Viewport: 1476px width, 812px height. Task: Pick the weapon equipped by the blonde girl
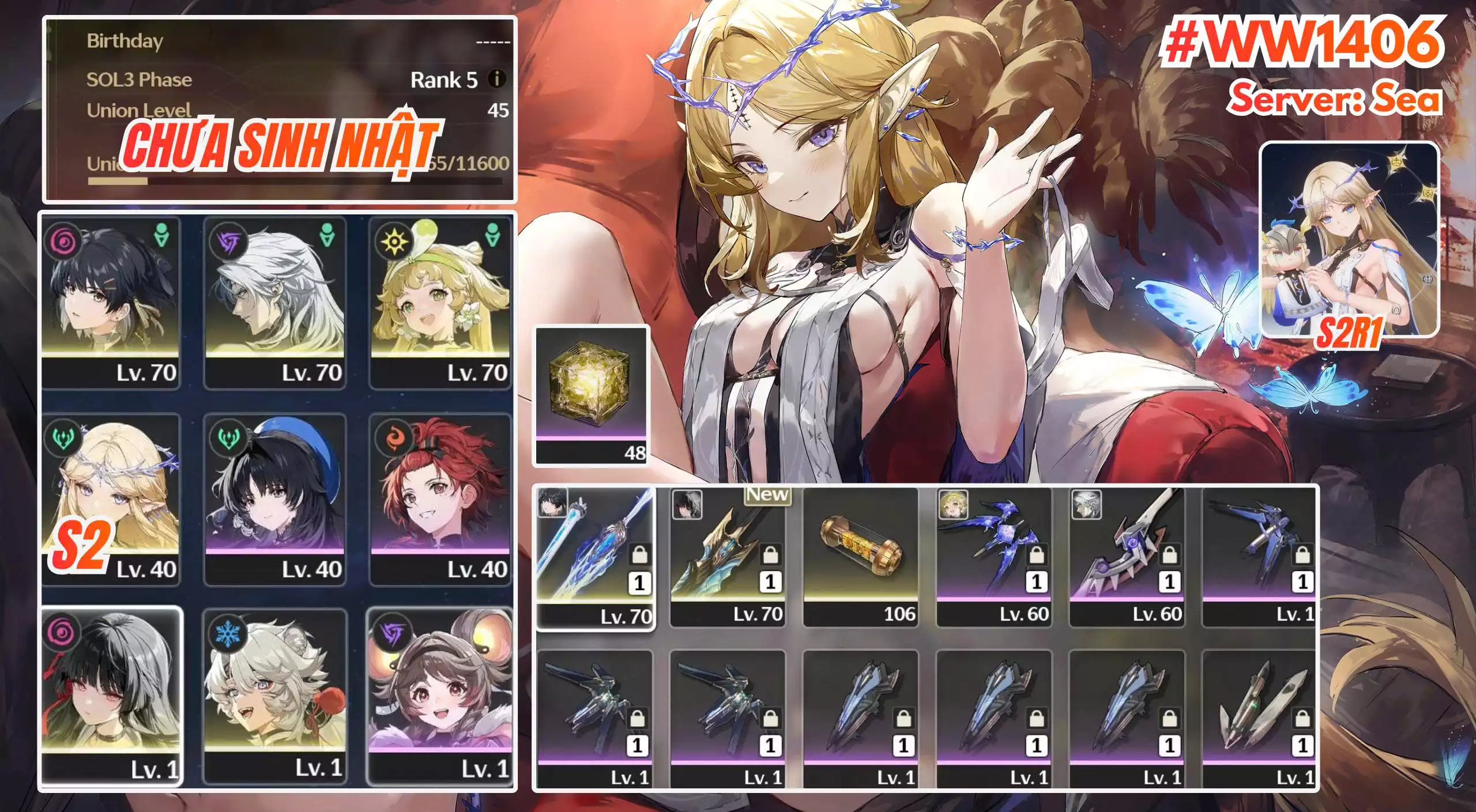994,557
